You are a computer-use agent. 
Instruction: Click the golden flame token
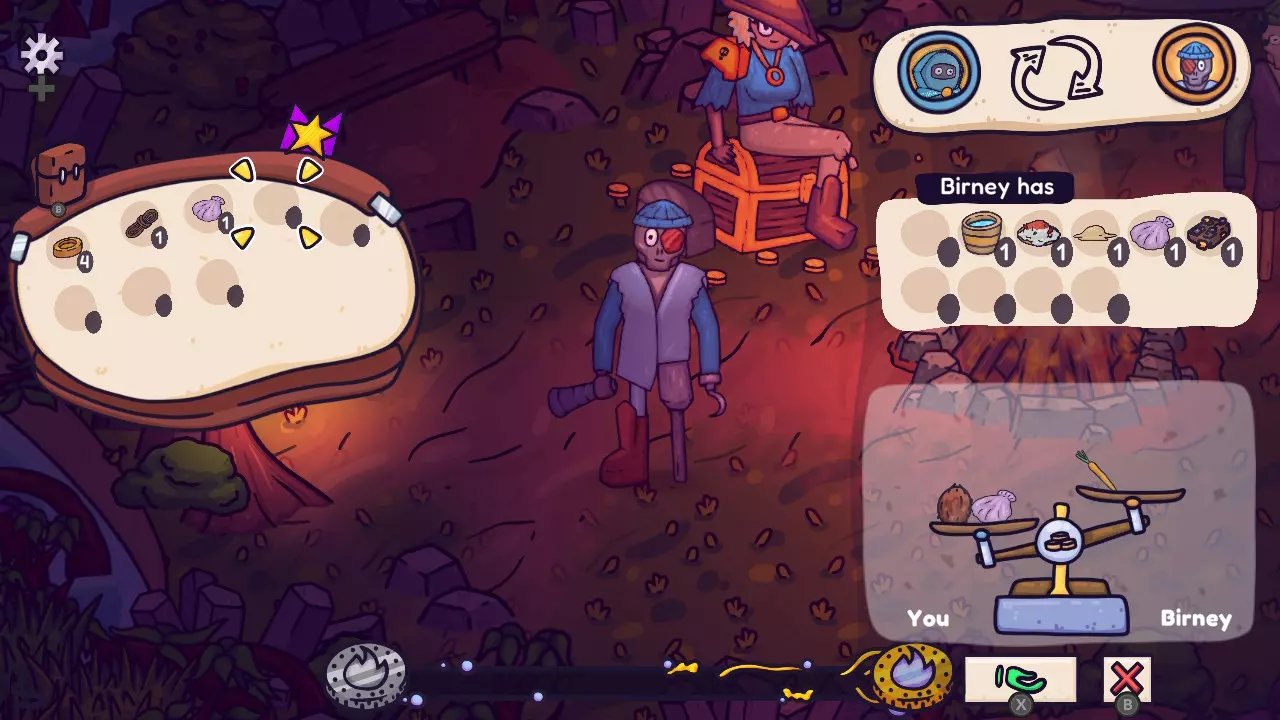point(912,676)
